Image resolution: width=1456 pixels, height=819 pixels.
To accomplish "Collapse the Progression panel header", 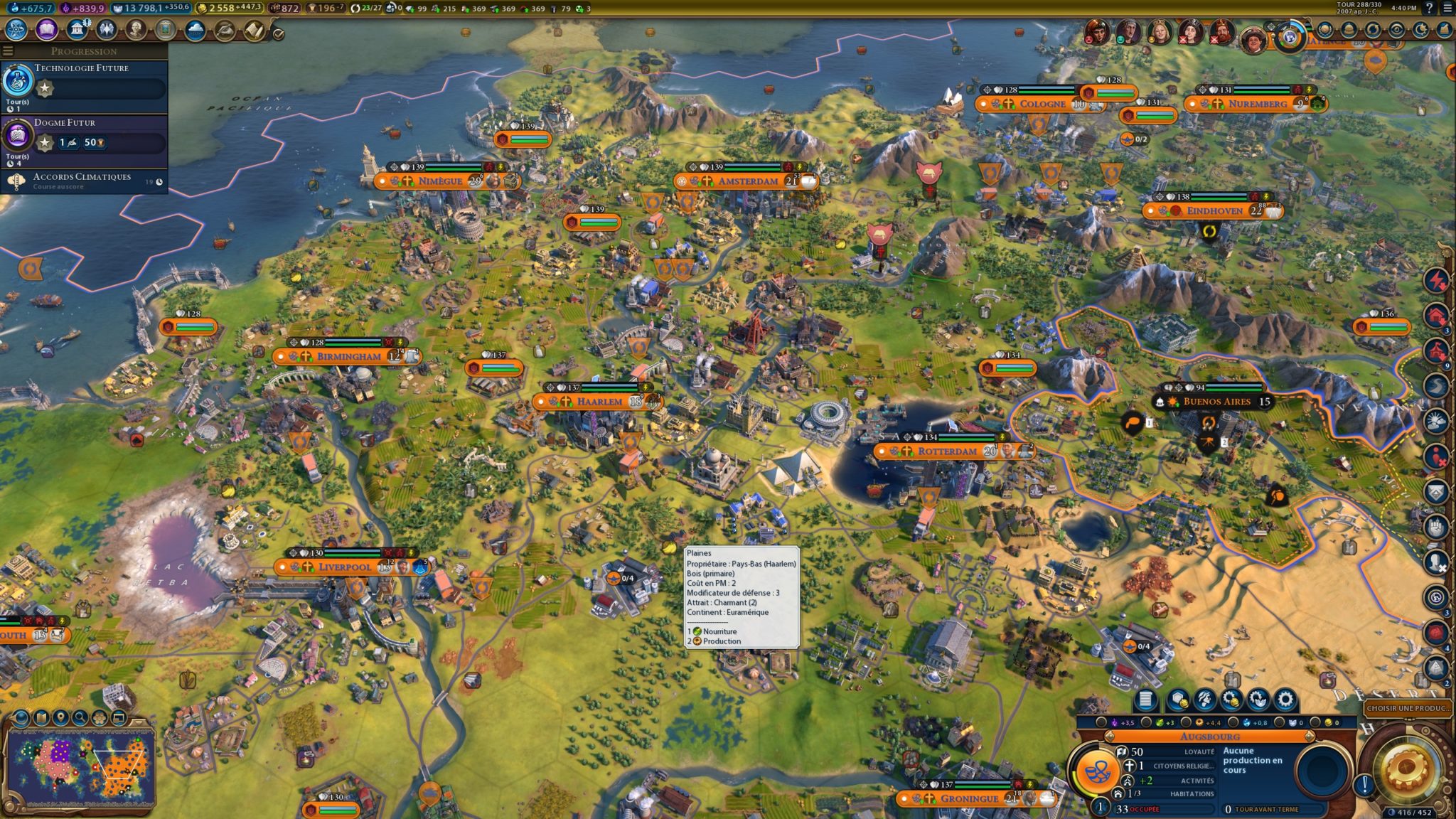I will coord(85,51).
